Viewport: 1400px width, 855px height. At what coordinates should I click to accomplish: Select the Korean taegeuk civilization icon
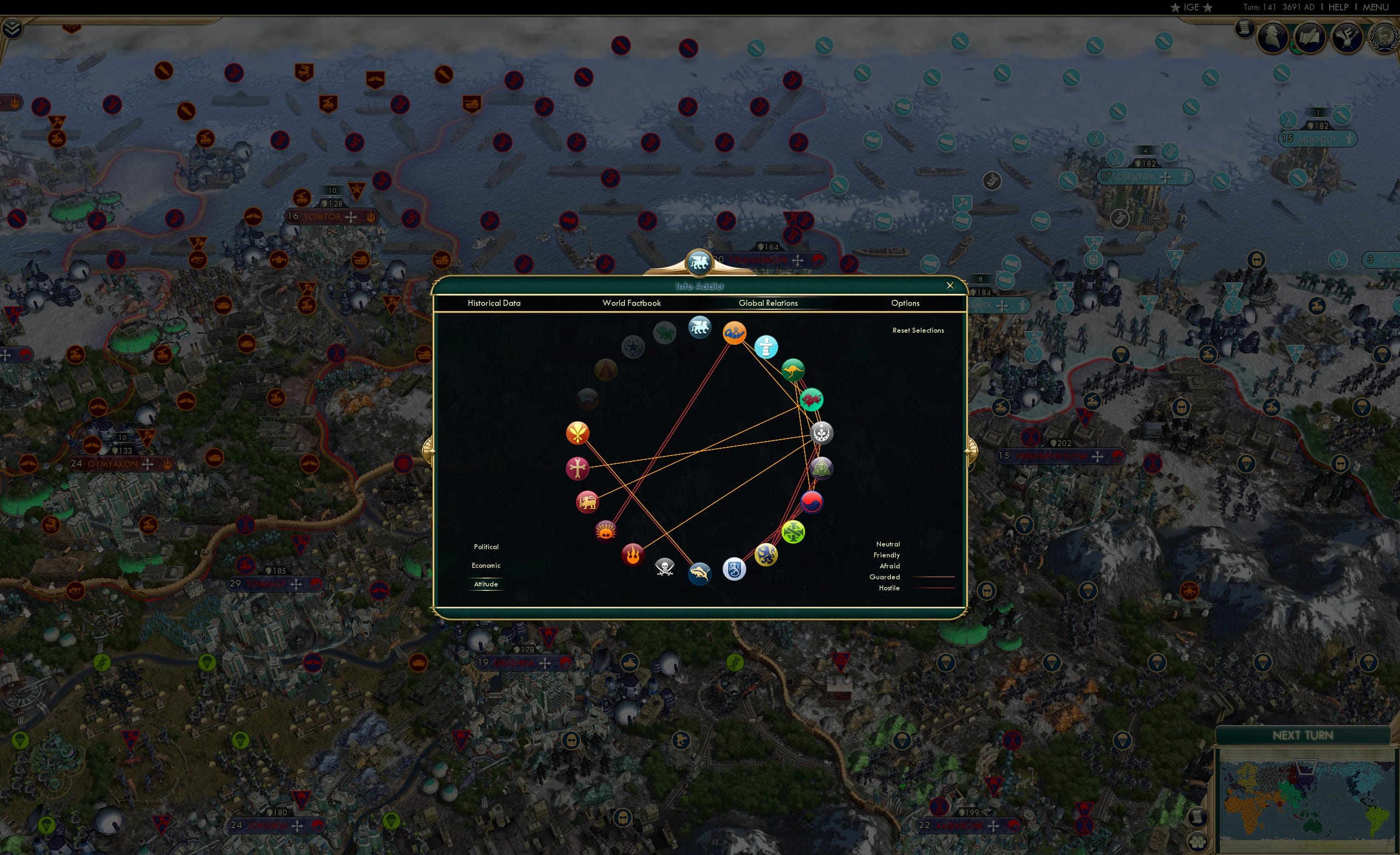(811, 501)
